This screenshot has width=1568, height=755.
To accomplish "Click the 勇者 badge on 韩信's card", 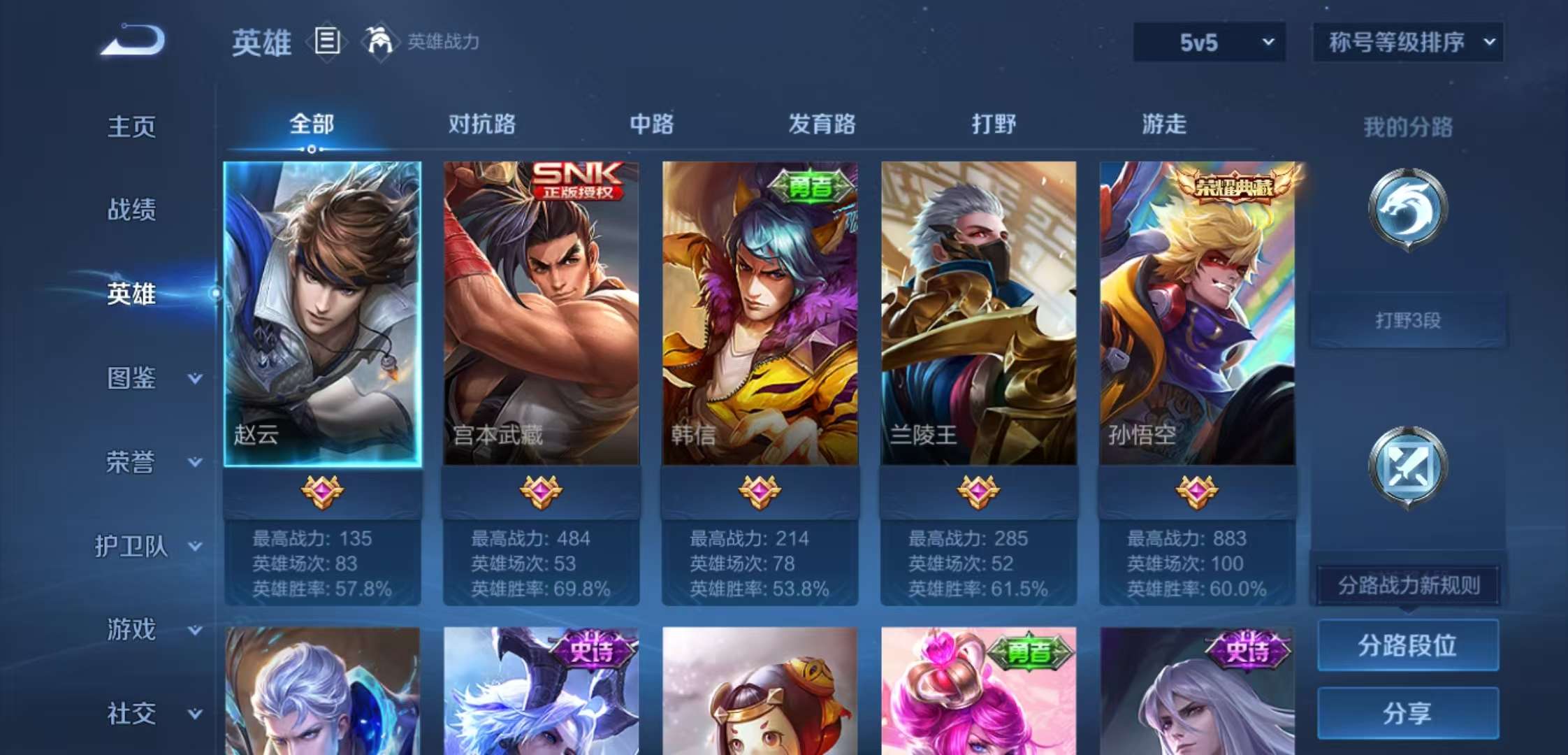I will (x=809, y=186).
